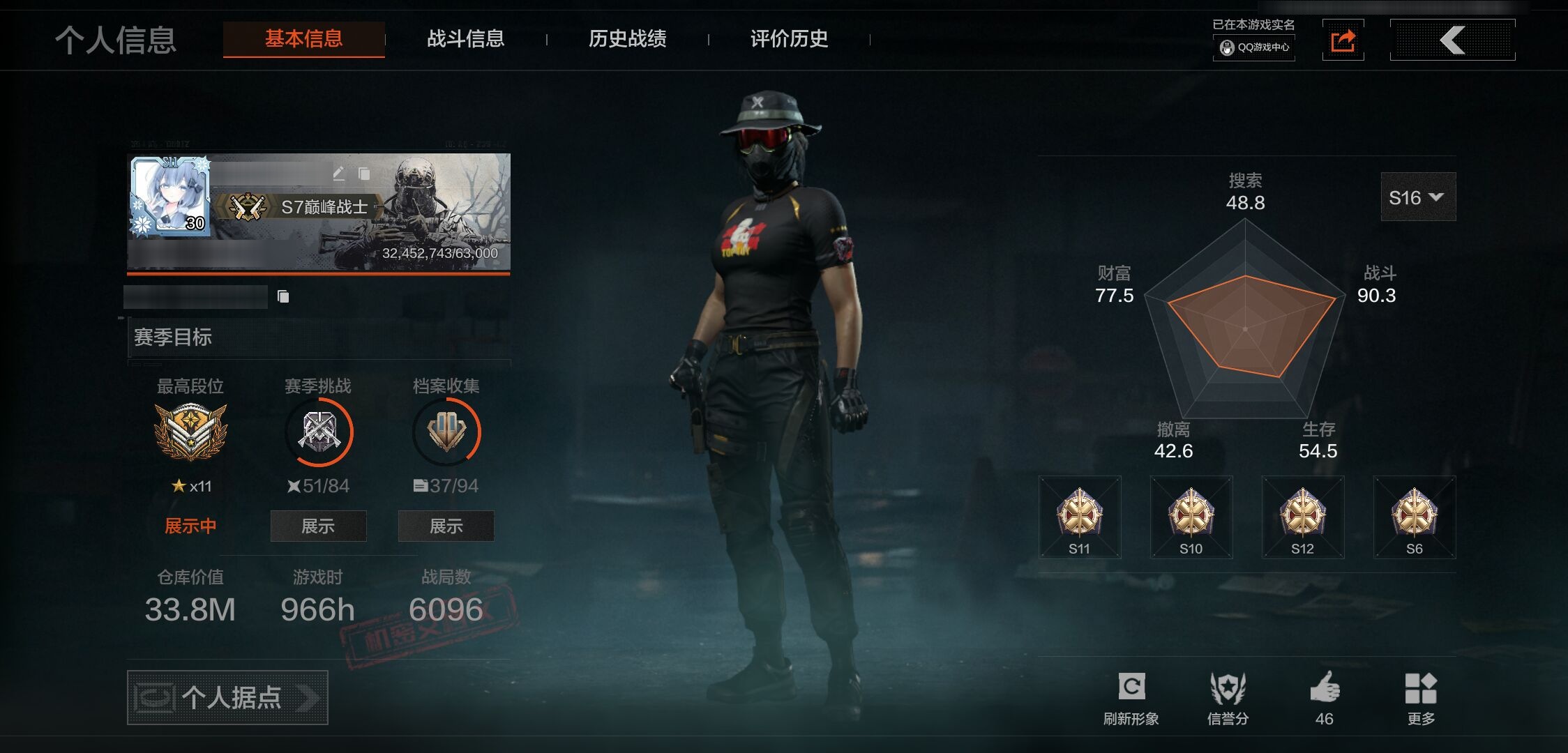Open the 基本信息 tab
This screenshot has height=753, width=1568.
pos(303,39)
